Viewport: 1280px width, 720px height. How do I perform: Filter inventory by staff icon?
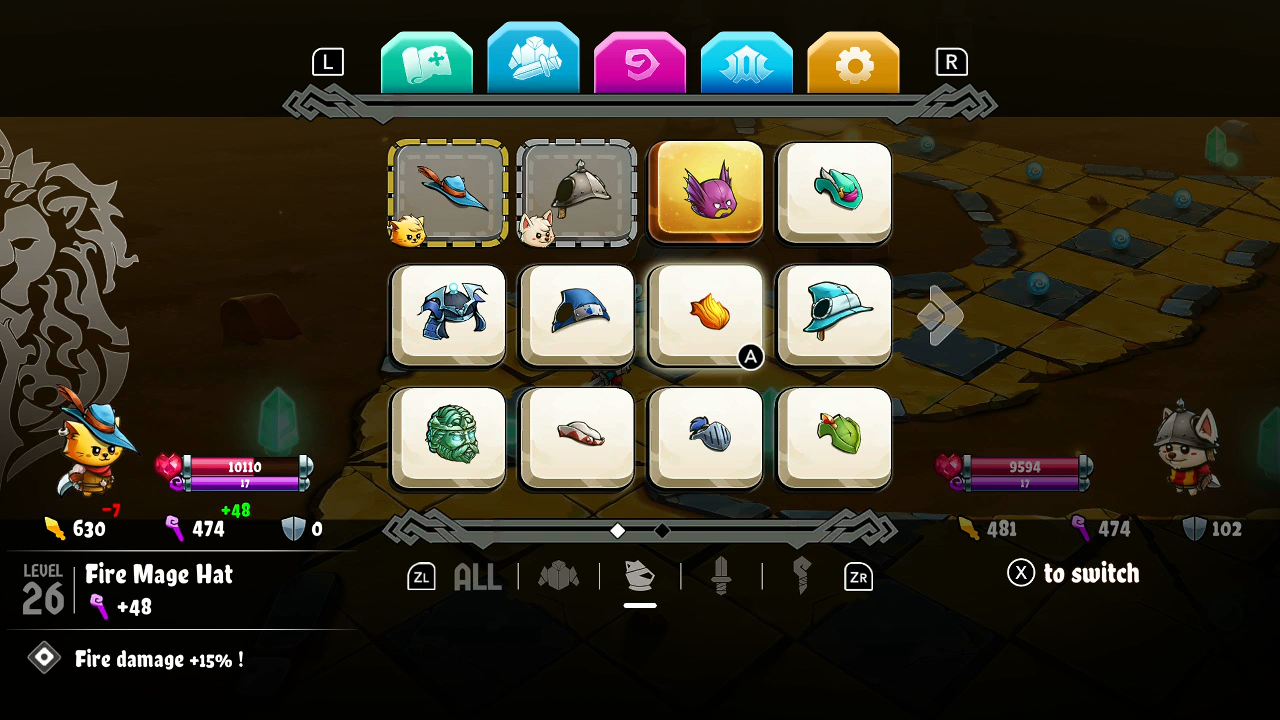(x=800, y=574)
